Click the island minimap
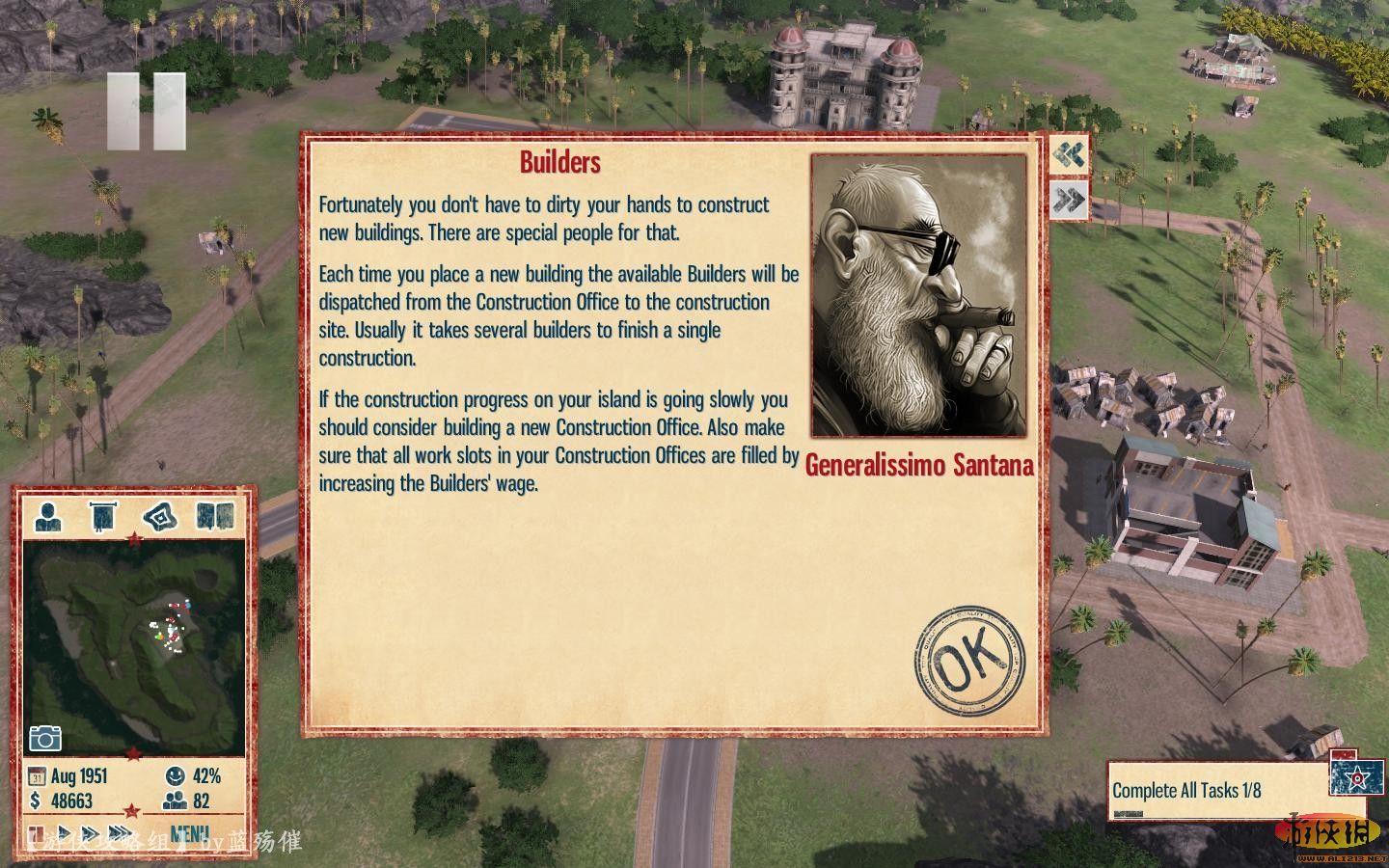1389x868 pixels. [134, 646]
